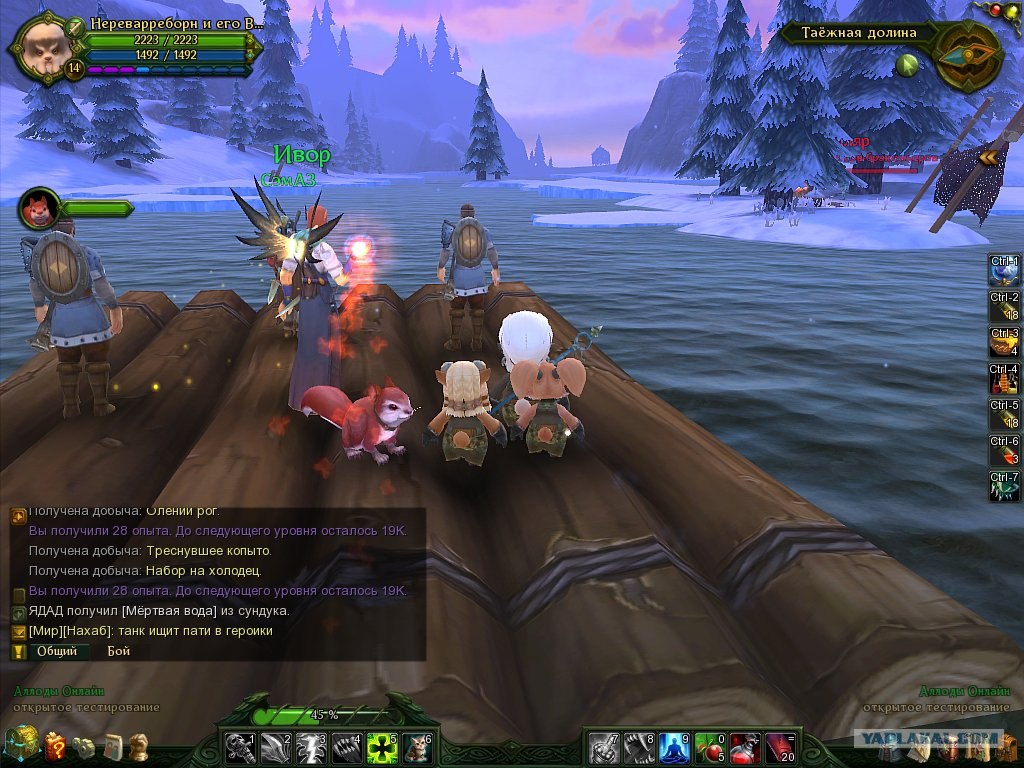Image resolution: width=1024 pixels, height=768 pixels.
Task: Drink the red potion on the hotbar
Action: click(743, 747)
